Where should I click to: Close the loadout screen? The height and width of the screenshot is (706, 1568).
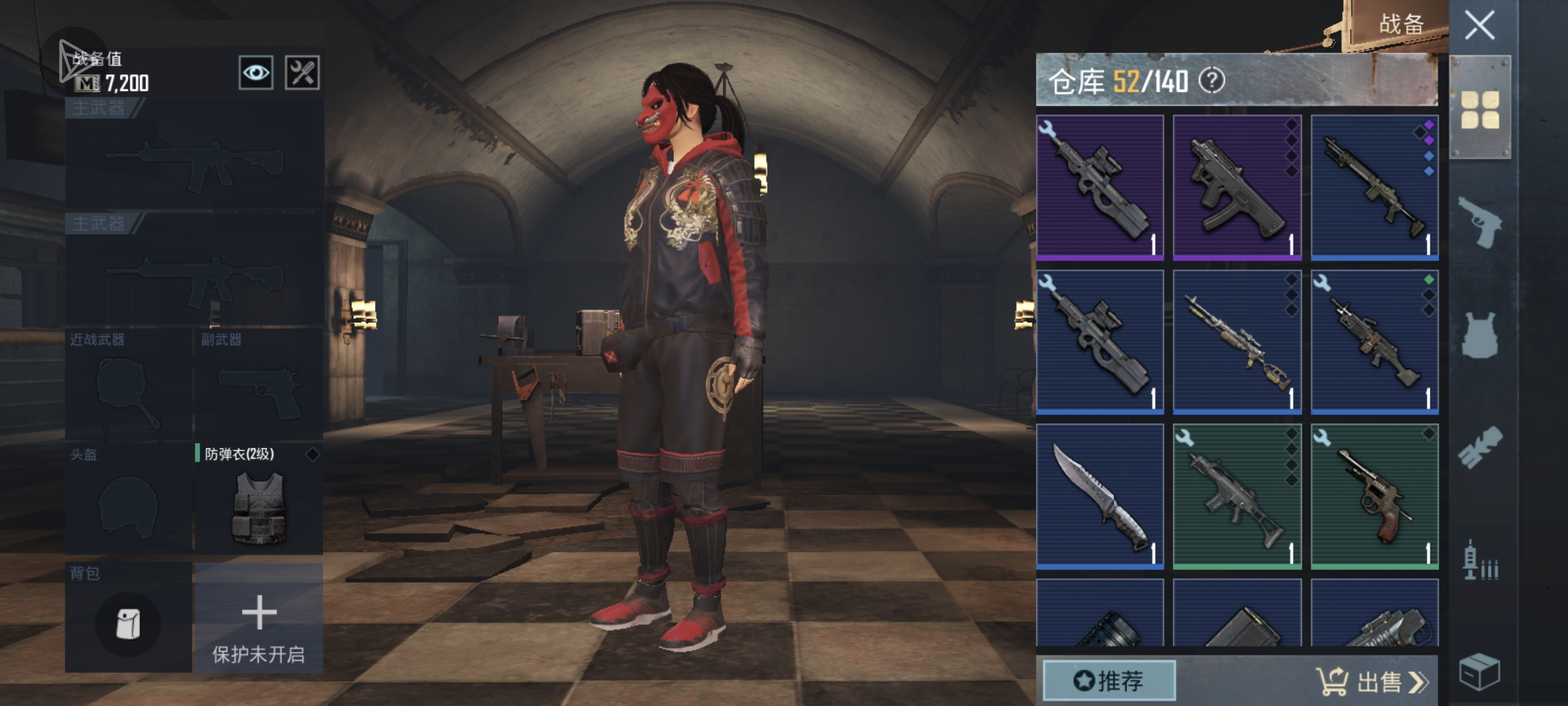pos(1479,25)
